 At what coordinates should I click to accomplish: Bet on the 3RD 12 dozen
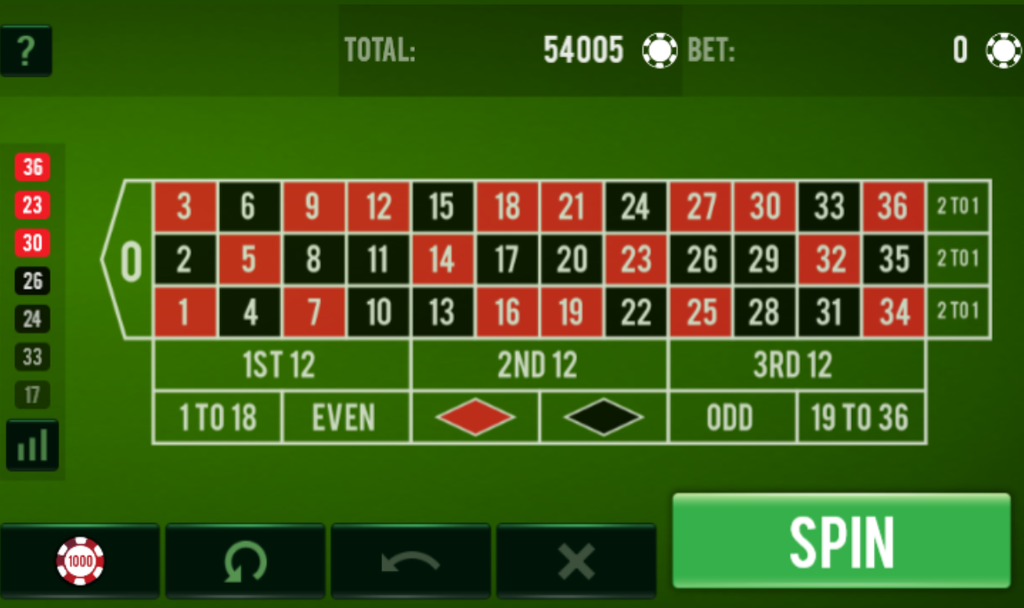pos(795,365)
